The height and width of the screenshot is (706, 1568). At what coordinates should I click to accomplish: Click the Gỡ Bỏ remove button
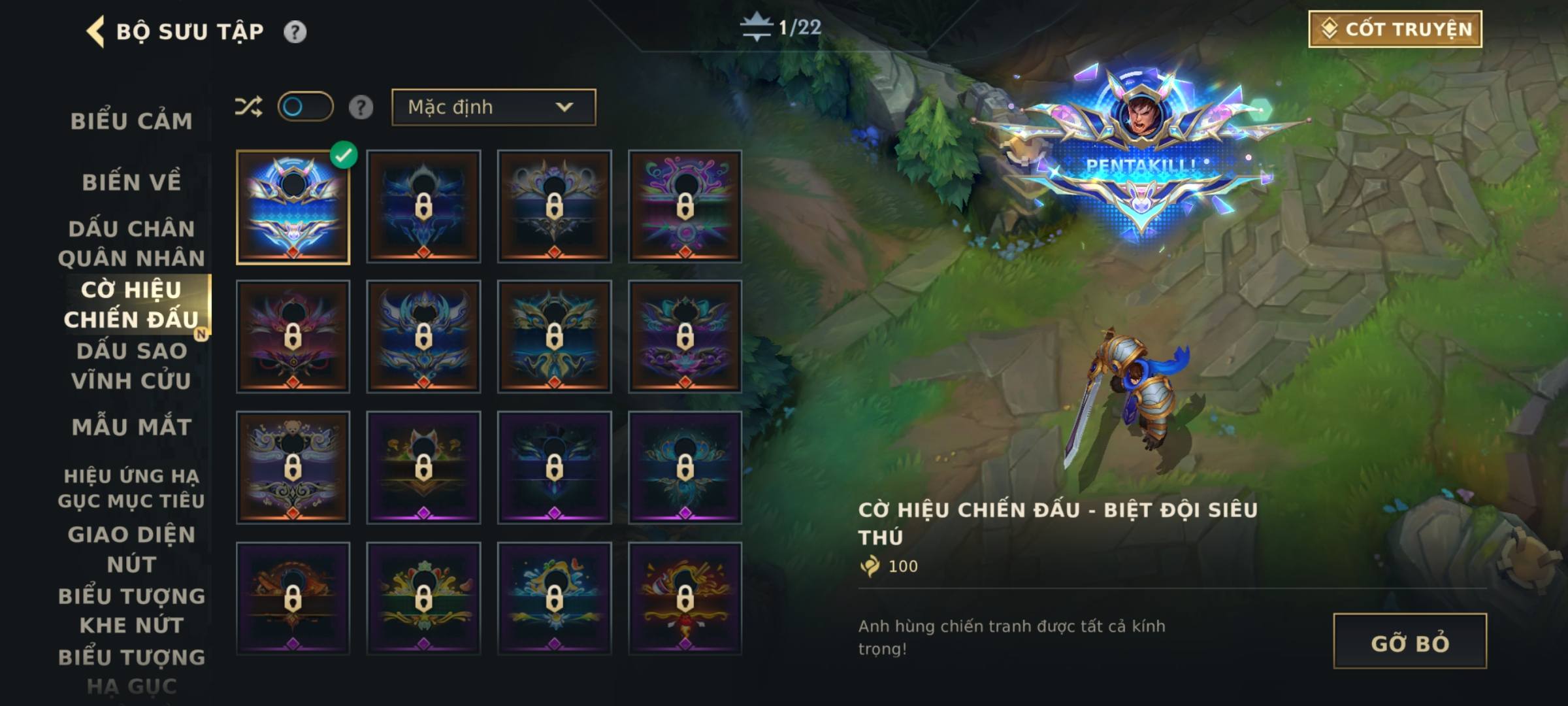[1410, 642]
